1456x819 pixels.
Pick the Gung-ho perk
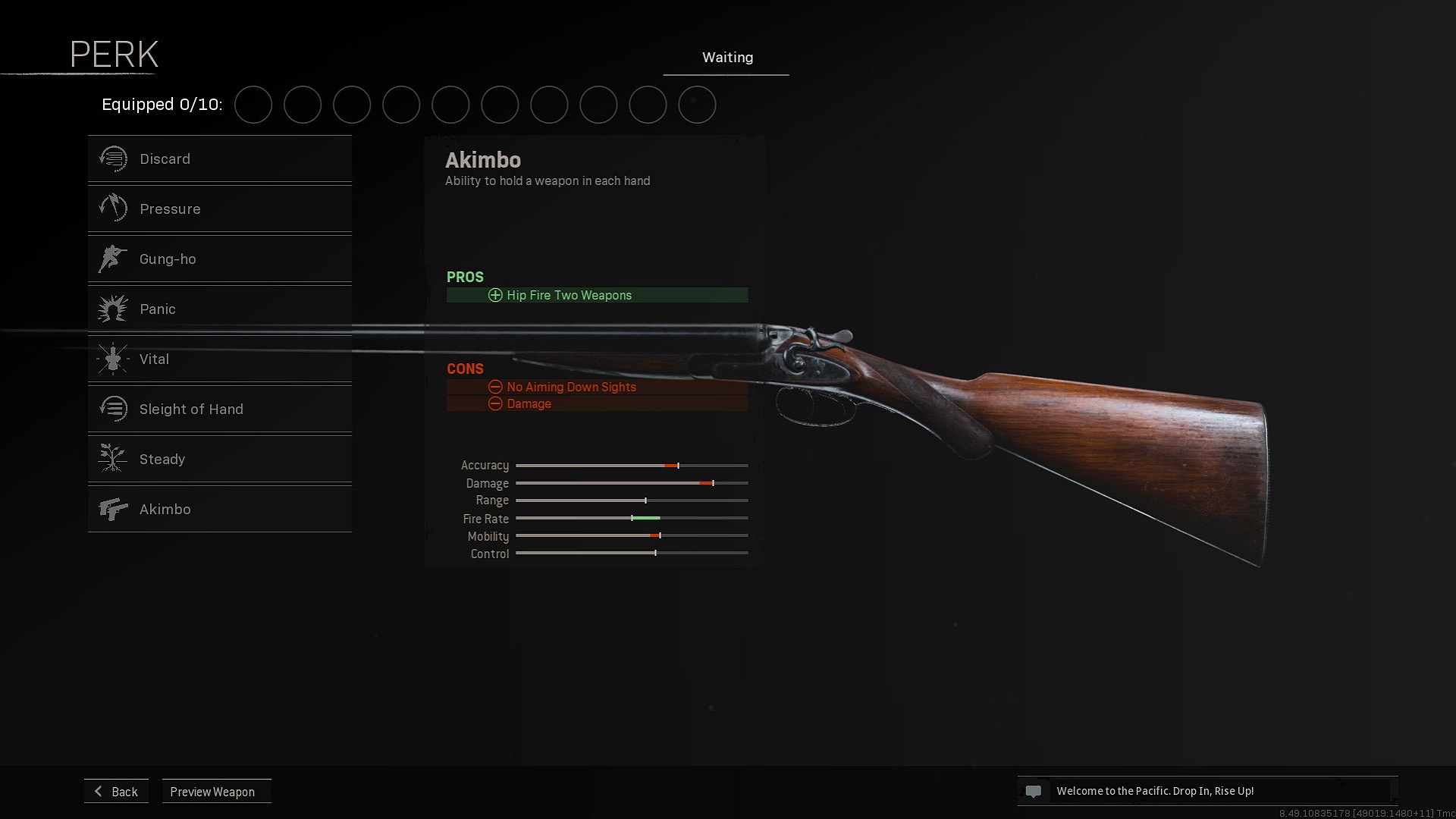tap(219, 259)
